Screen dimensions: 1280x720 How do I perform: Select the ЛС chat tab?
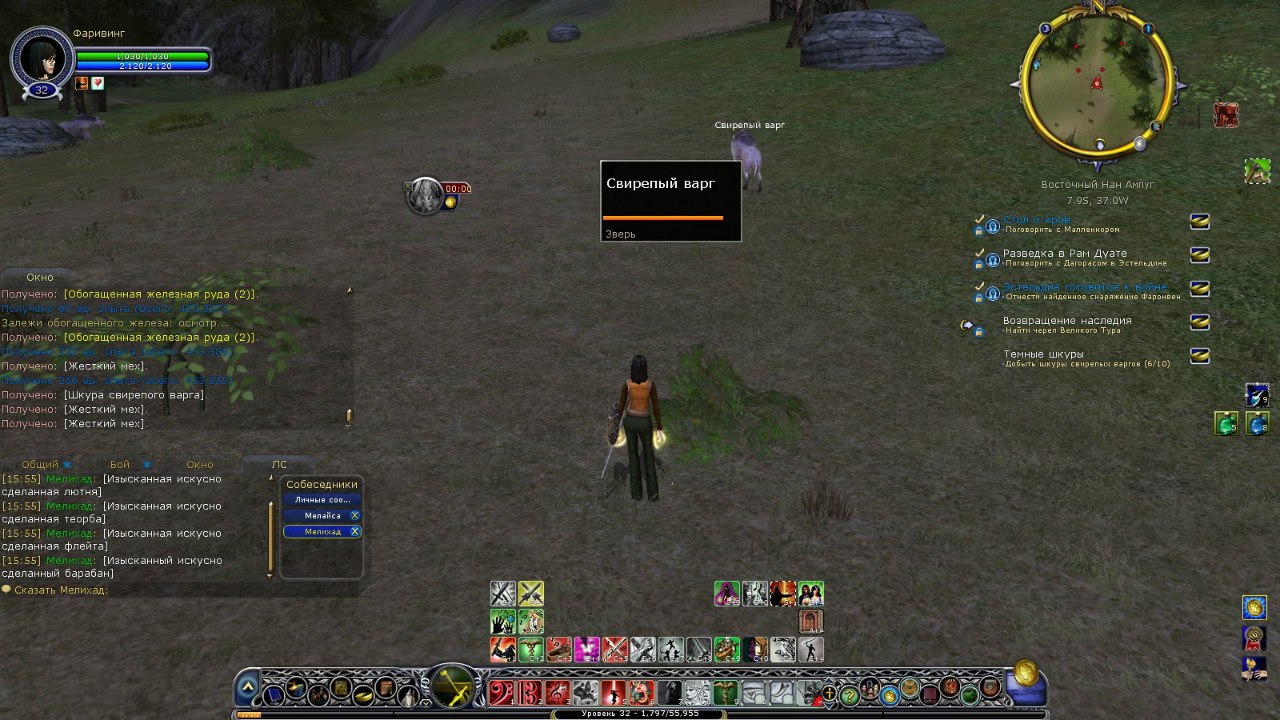pos(279,464)
